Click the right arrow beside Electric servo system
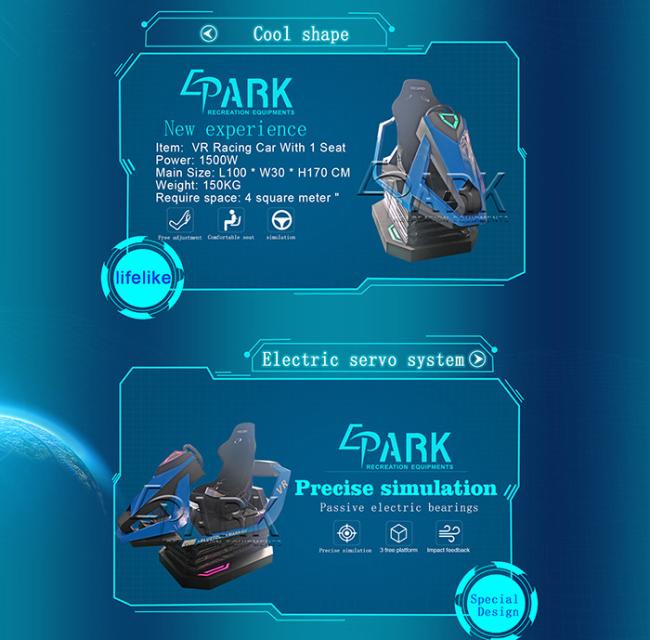The height and width of the screenshot is (640, 650). click(477, 358)
